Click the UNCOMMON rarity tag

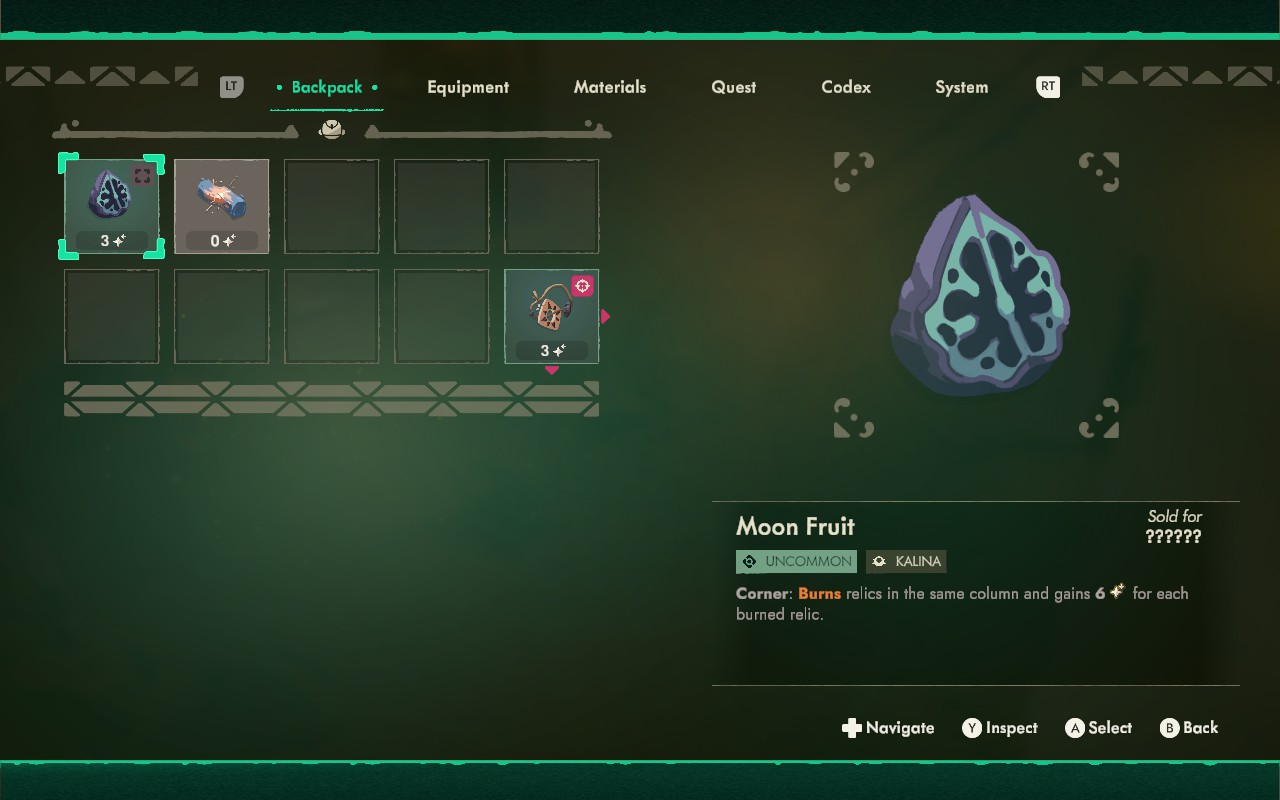click(x=796, y=562)
